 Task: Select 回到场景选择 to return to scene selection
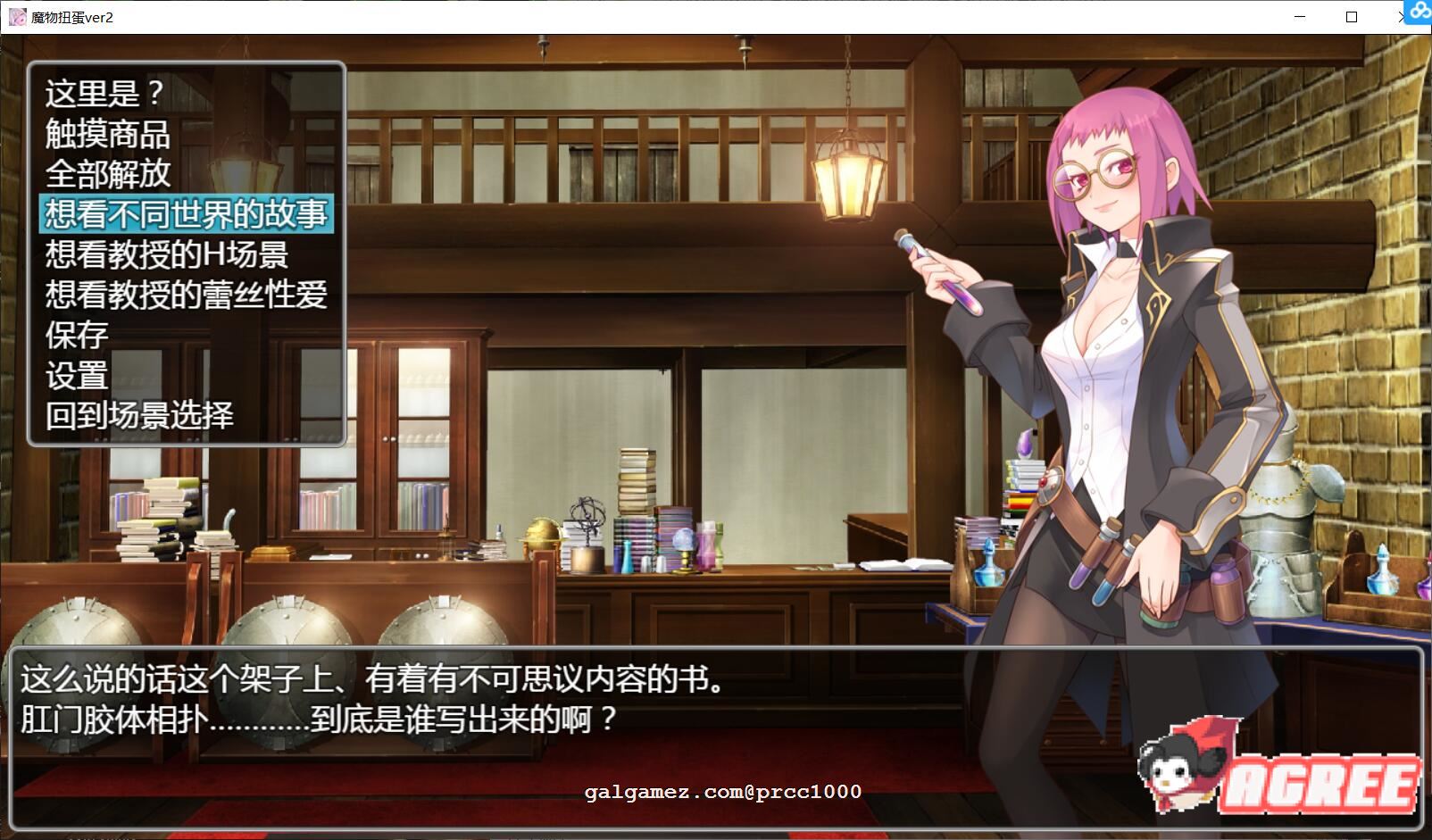(140, 415)
